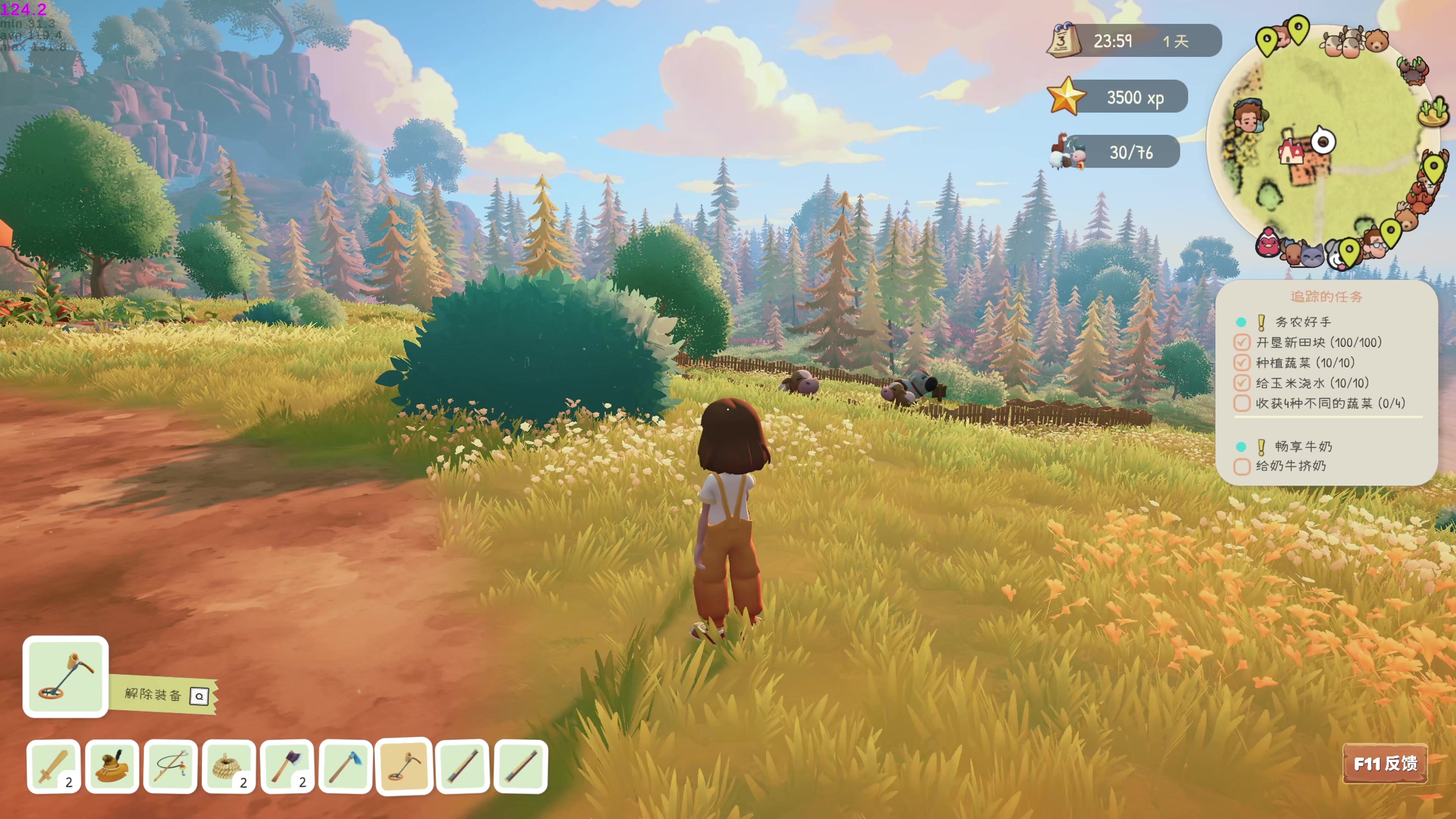Click the 给奶牛挤奶 objective checkbox

click(x=1242, y=467)
